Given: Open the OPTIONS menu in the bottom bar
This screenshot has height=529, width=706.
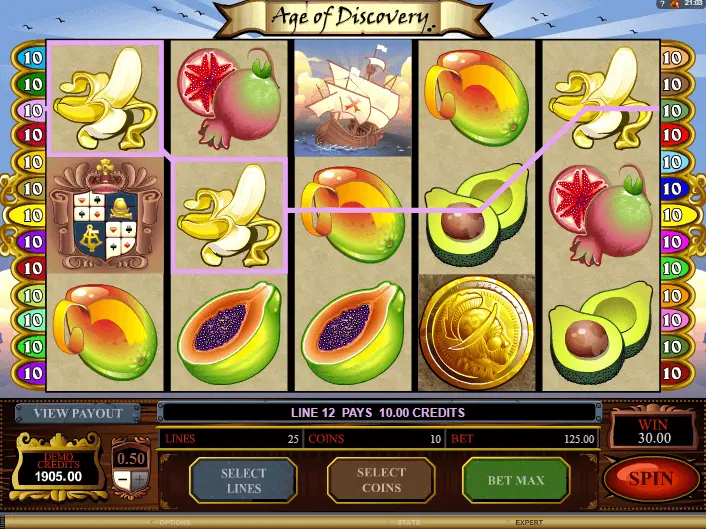Looking at the screenshot, I should pyautogui.click(x=173, y=522).
